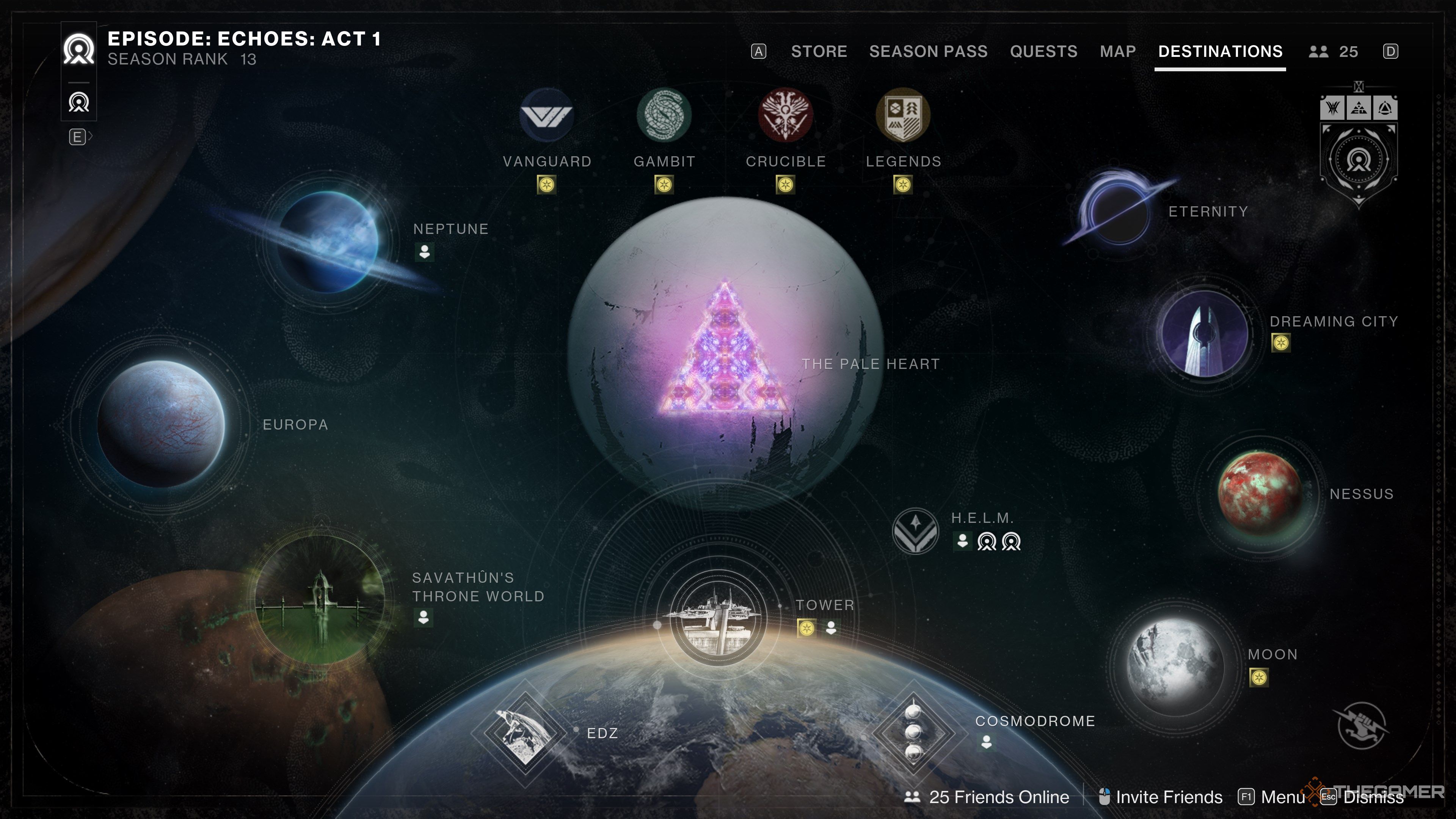Click the gold marker beside the Tower
The height and width of the screenshot is (819, 1456).
pos(806,628)
